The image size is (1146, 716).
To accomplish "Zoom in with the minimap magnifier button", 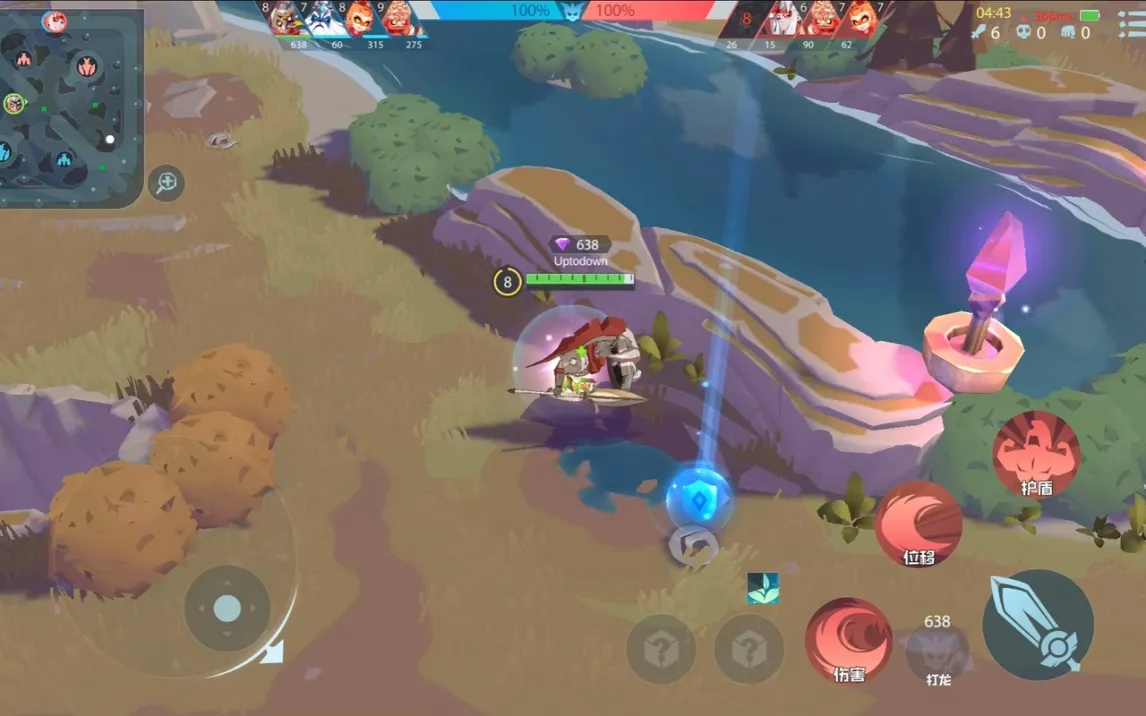I will 166,183.
